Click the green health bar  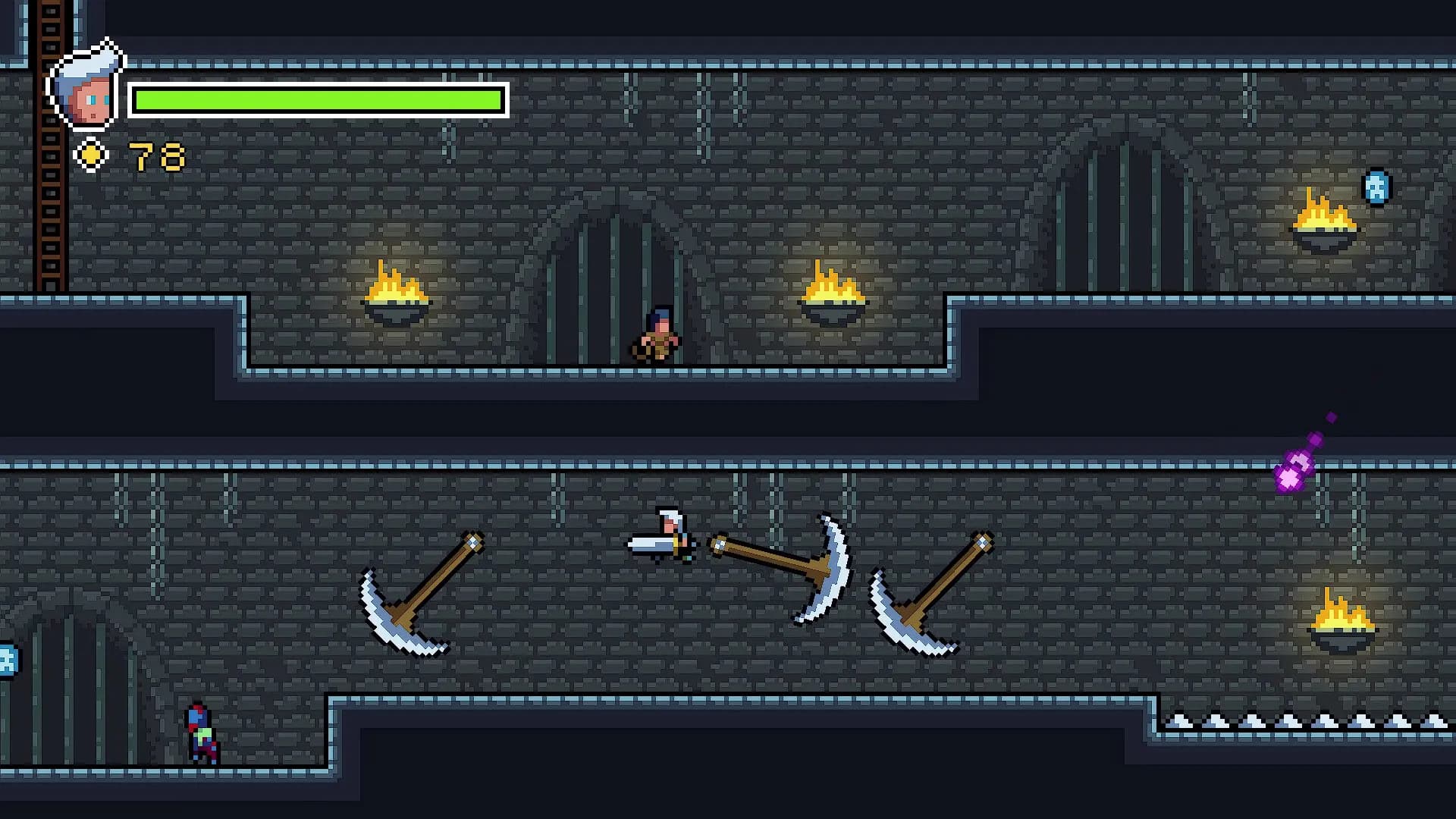[318, 99]
